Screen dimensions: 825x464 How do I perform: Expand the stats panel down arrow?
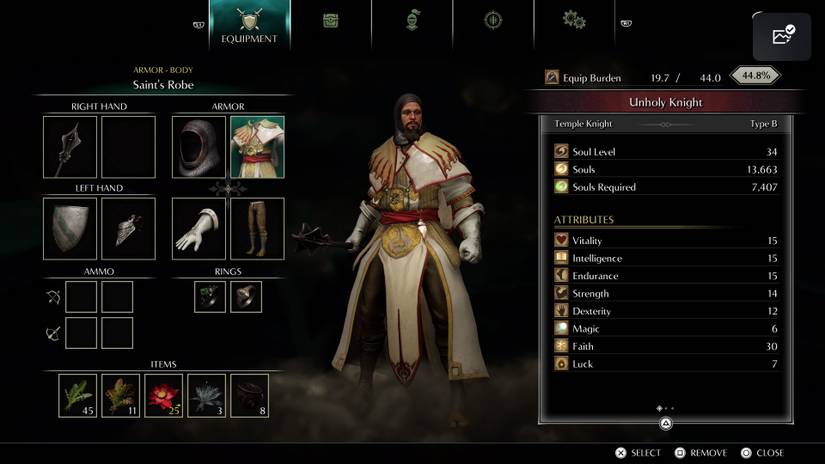666,423
